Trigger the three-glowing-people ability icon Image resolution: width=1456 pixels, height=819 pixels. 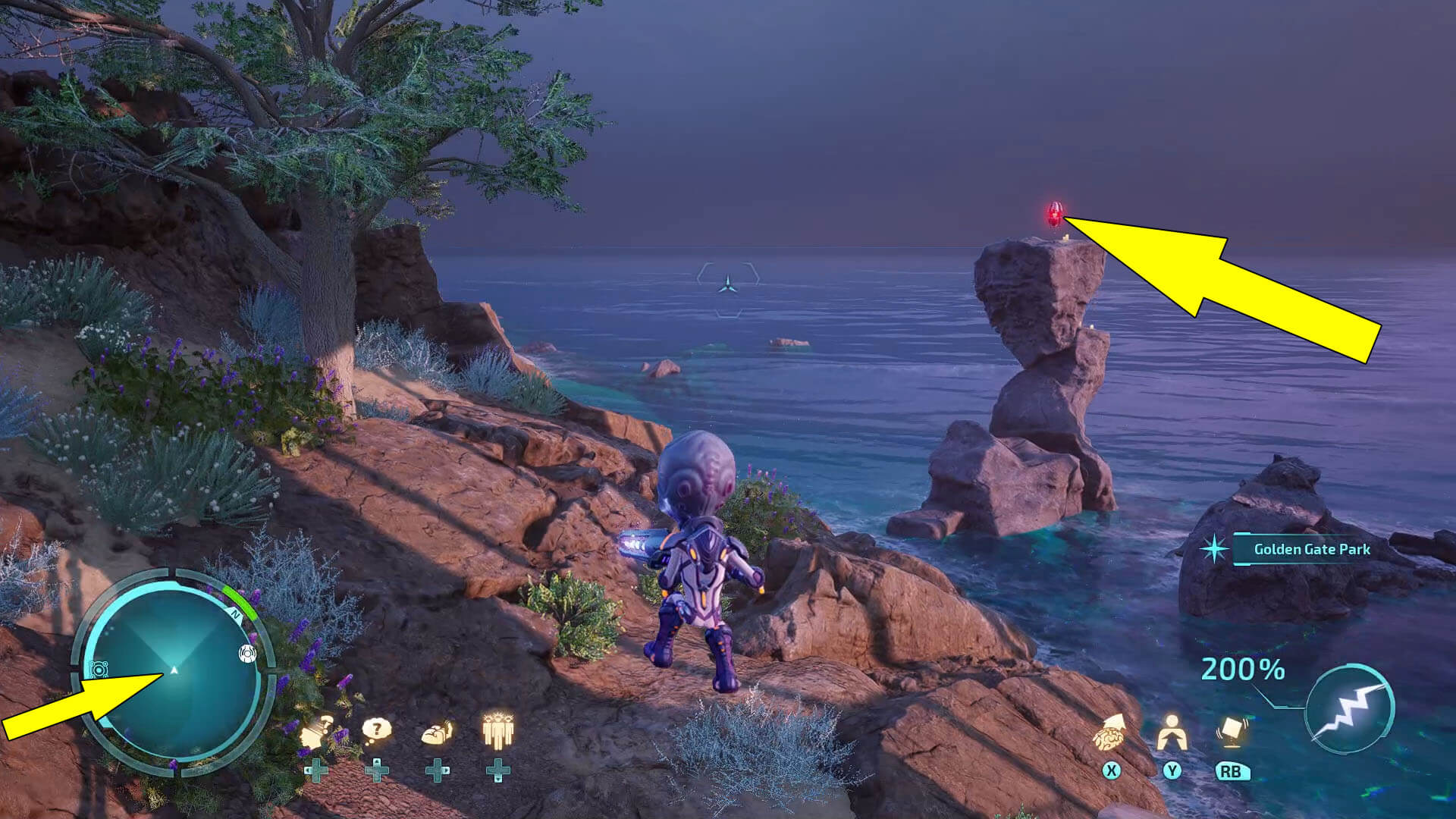click(497, 731)
